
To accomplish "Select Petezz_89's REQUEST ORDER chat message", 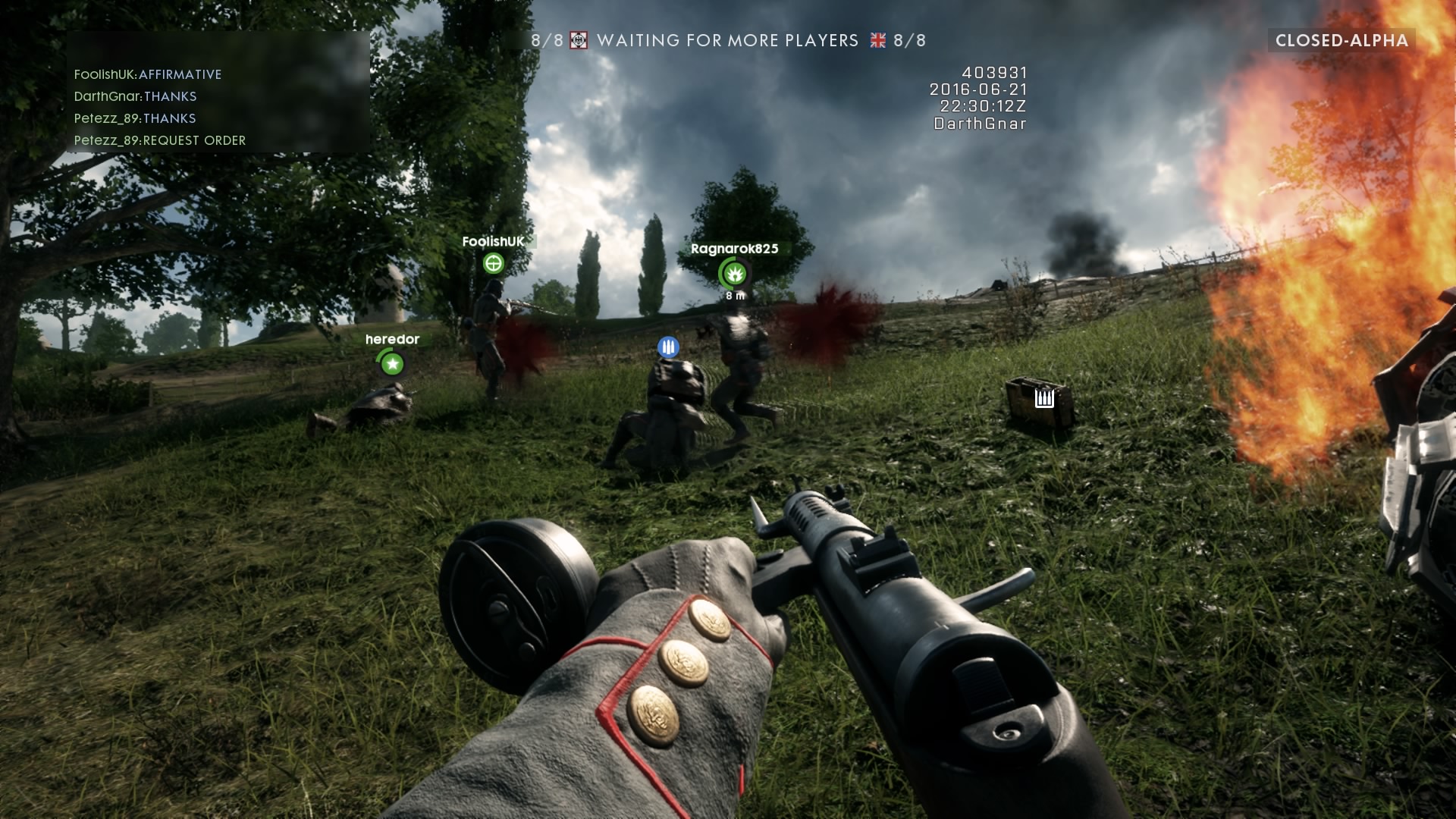I will pos(160,140).
